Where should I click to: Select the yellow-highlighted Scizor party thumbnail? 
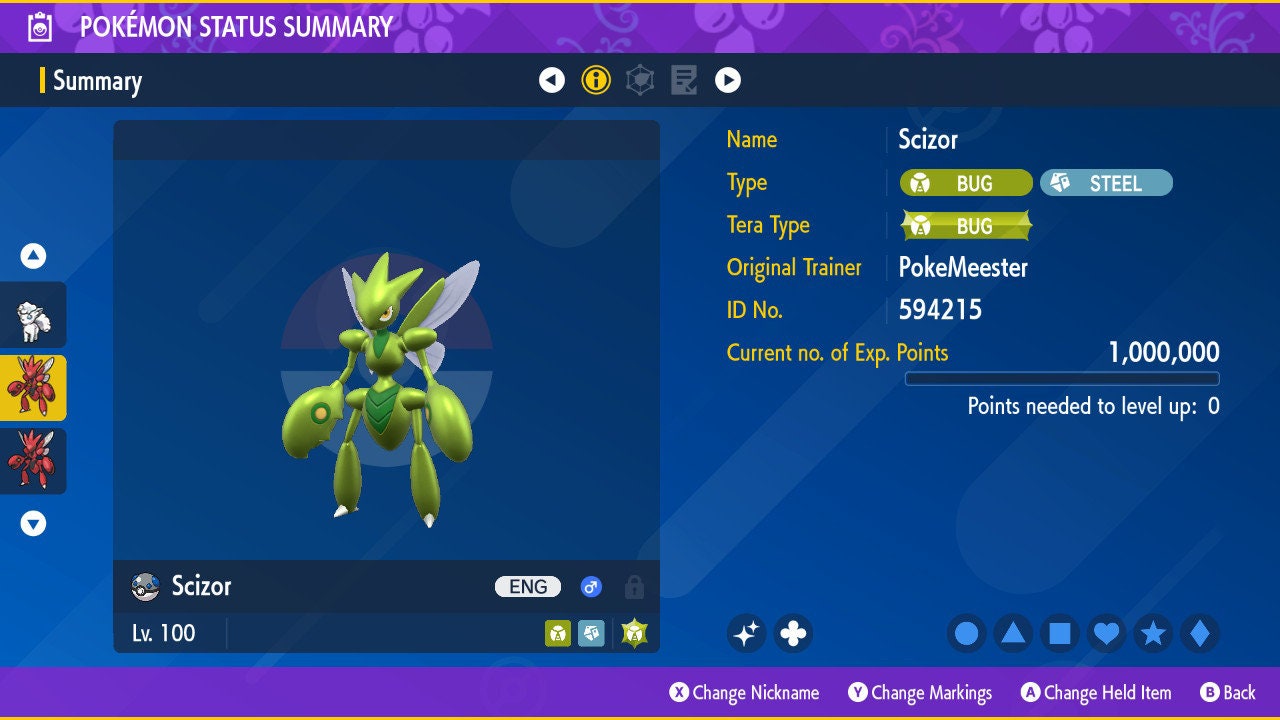(x=33, y=388)
